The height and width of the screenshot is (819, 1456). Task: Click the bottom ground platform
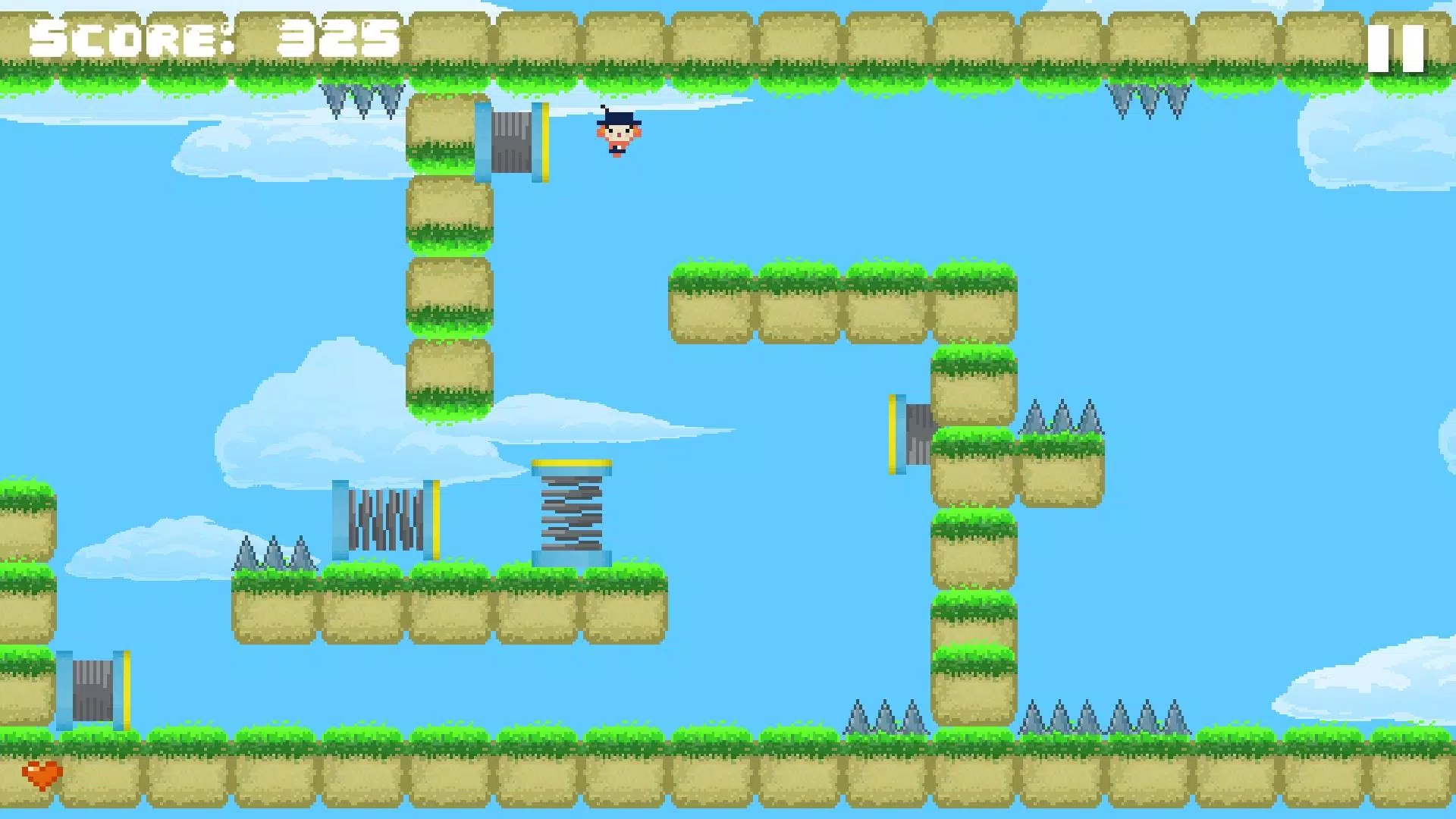click(x=728, y=781)
